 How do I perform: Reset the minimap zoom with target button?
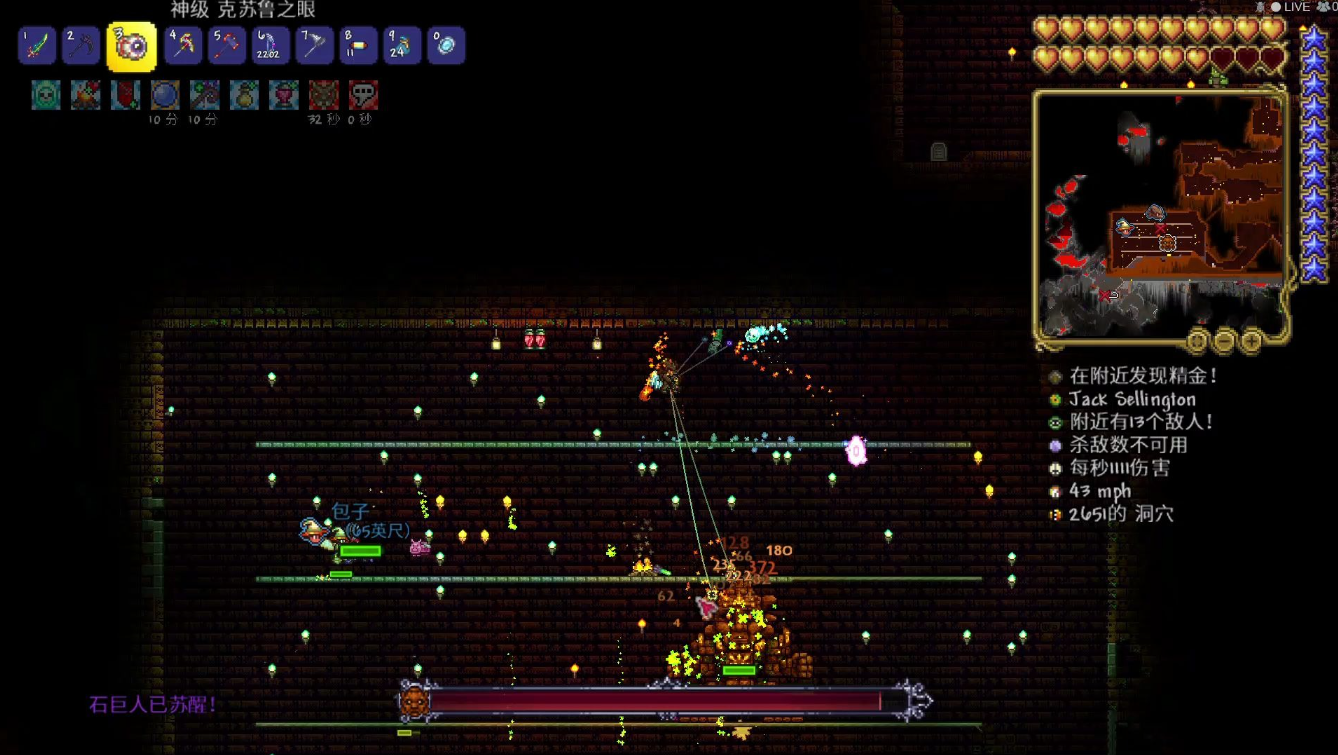click(x=1197, y=342)
